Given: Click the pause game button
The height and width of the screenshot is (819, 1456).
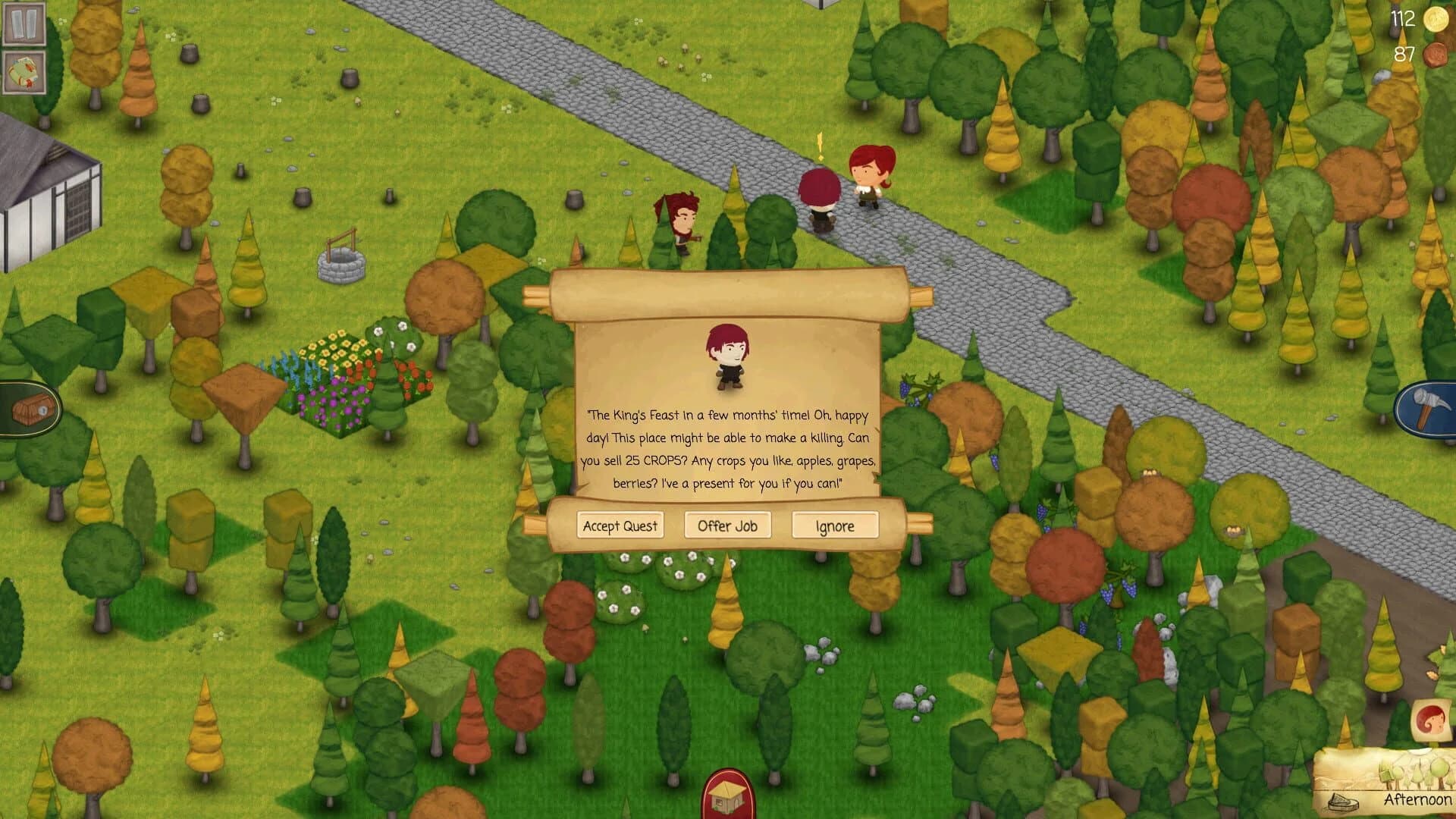Looking at the screenshot, I should [x=23, y=23].
